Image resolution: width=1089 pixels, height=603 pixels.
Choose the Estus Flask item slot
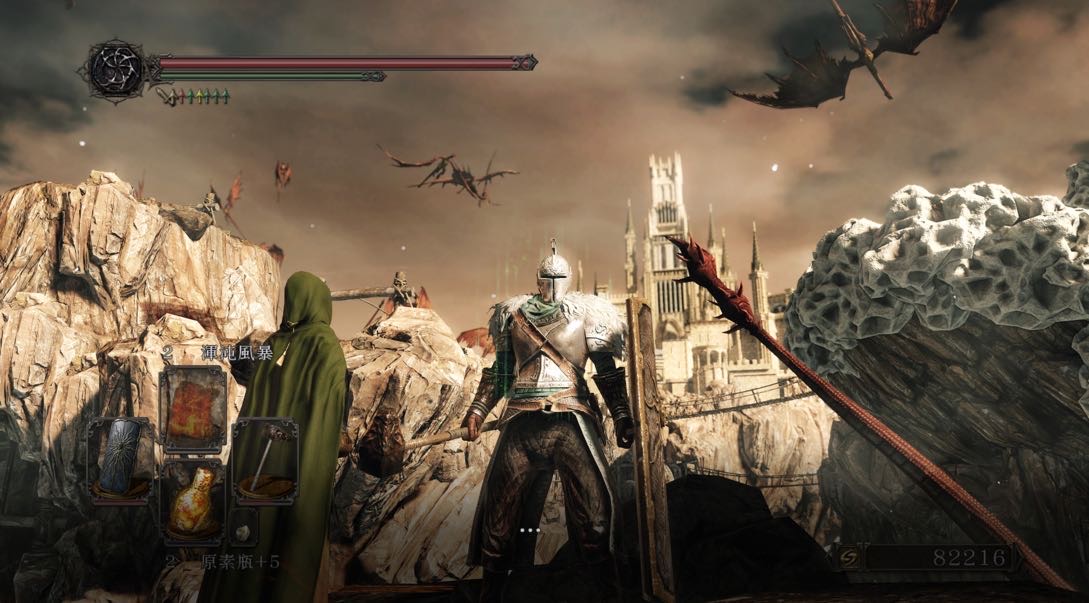tap(194, 500)
